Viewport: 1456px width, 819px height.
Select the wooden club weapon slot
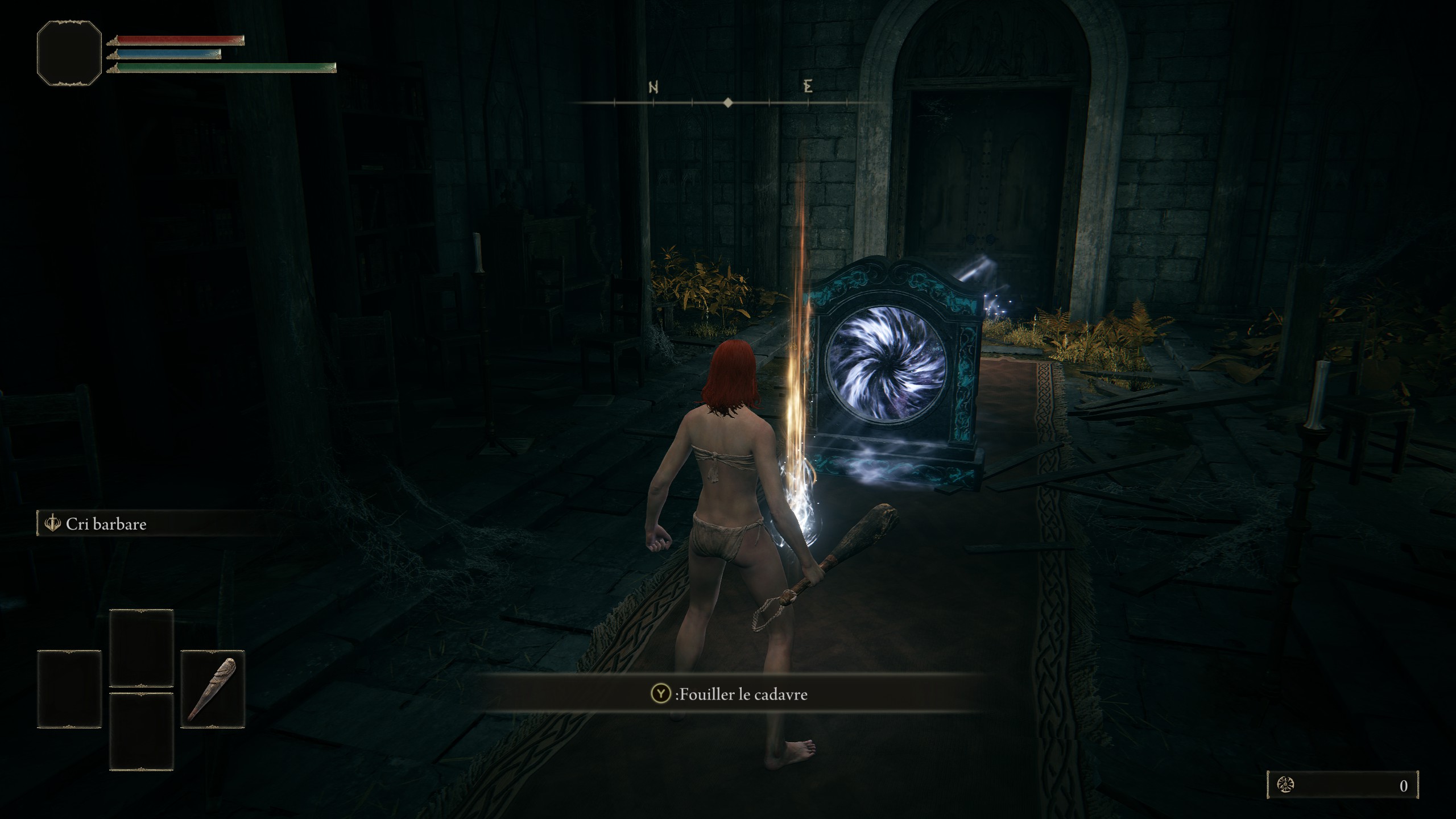212,689
